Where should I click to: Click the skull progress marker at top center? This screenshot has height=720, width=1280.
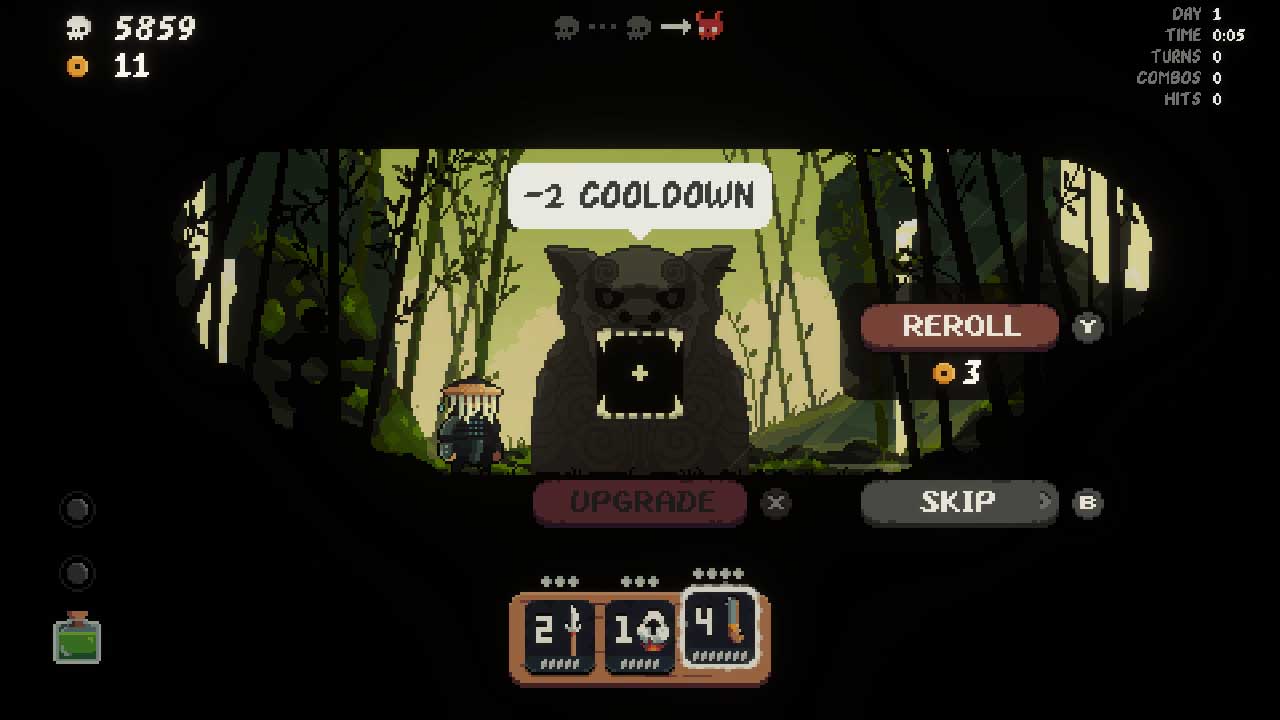[x=566, y=27]
